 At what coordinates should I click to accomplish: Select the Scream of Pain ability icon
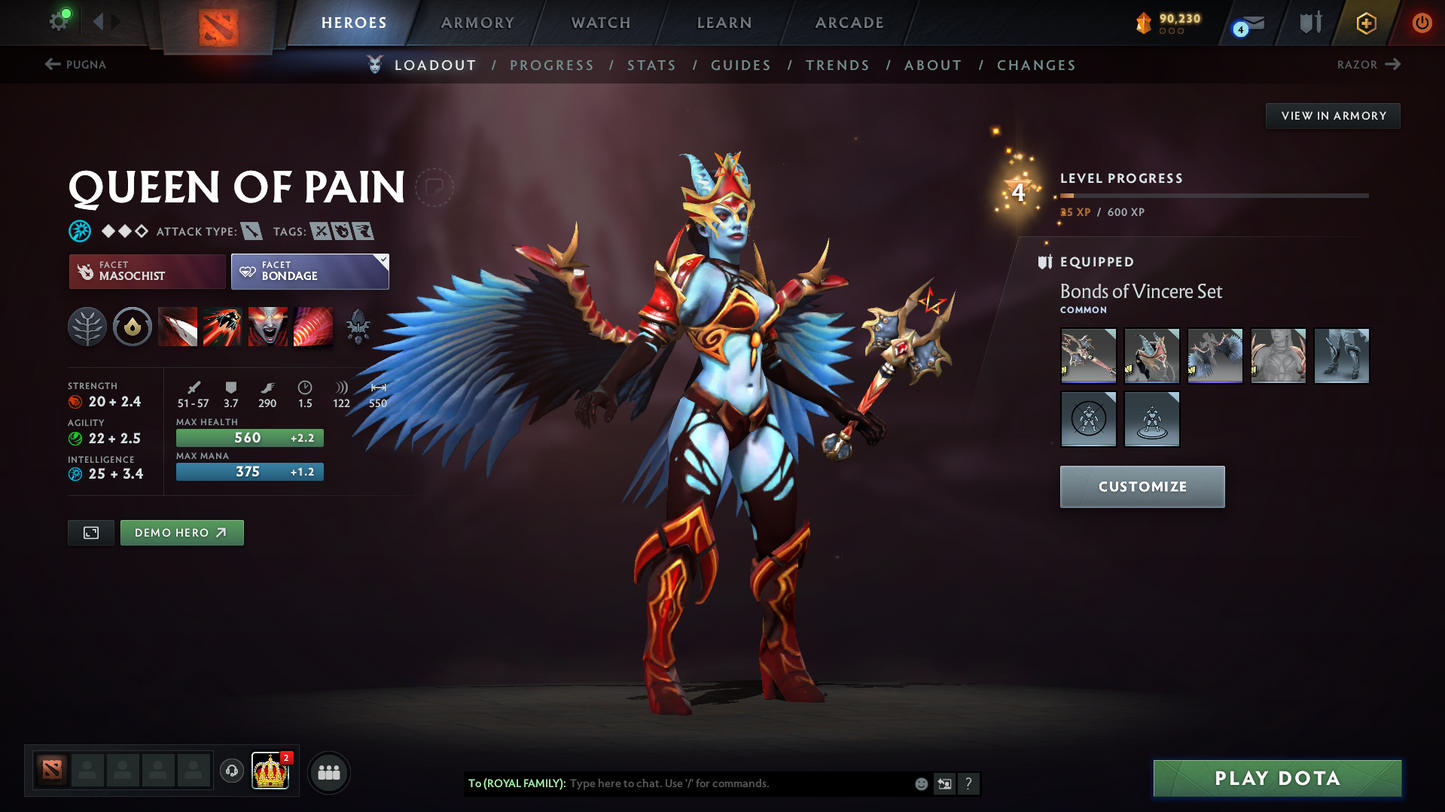tap(267, 327)
